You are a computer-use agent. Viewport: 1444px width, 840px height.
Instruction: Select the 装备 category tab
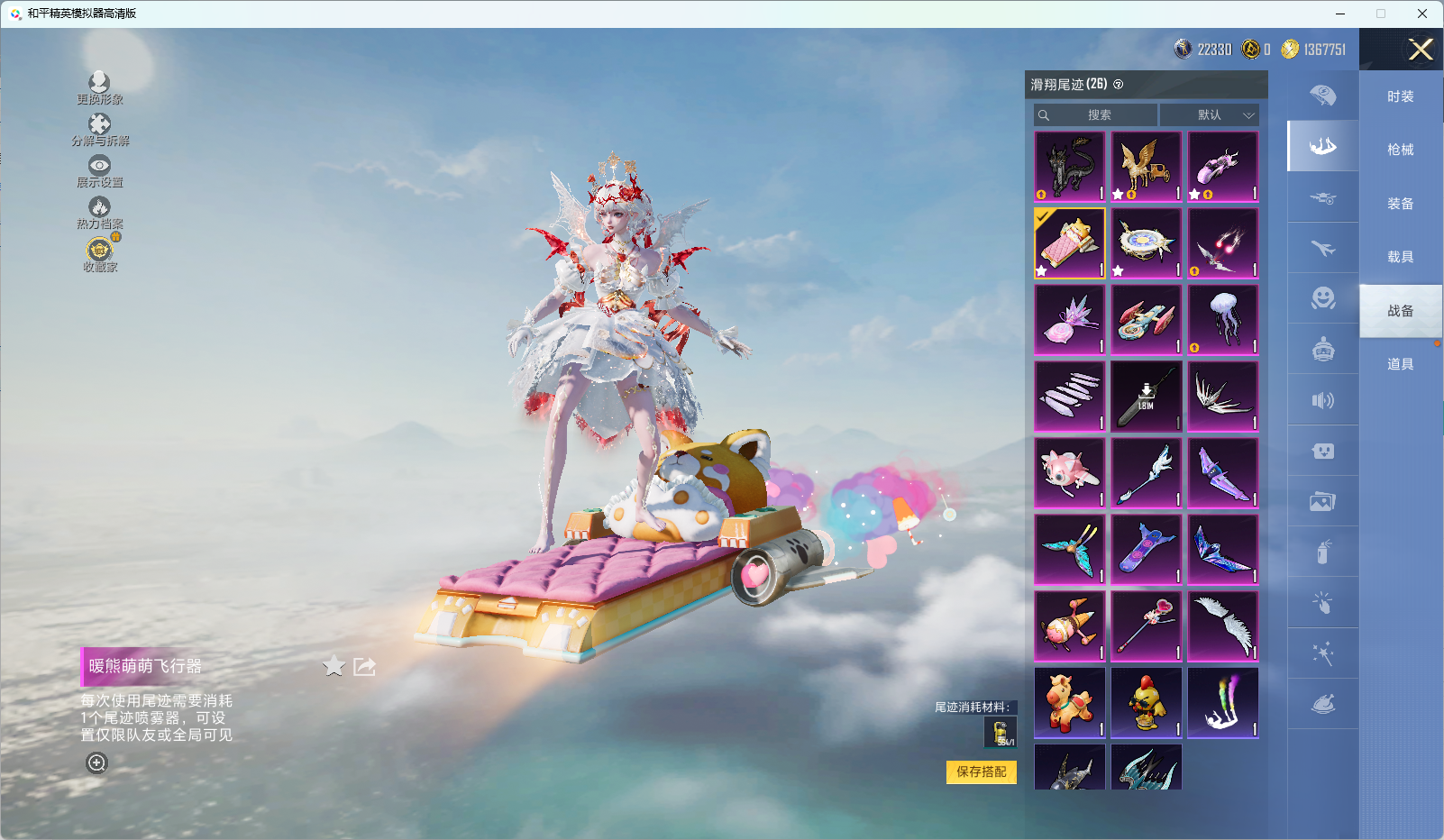(1400, 204)
